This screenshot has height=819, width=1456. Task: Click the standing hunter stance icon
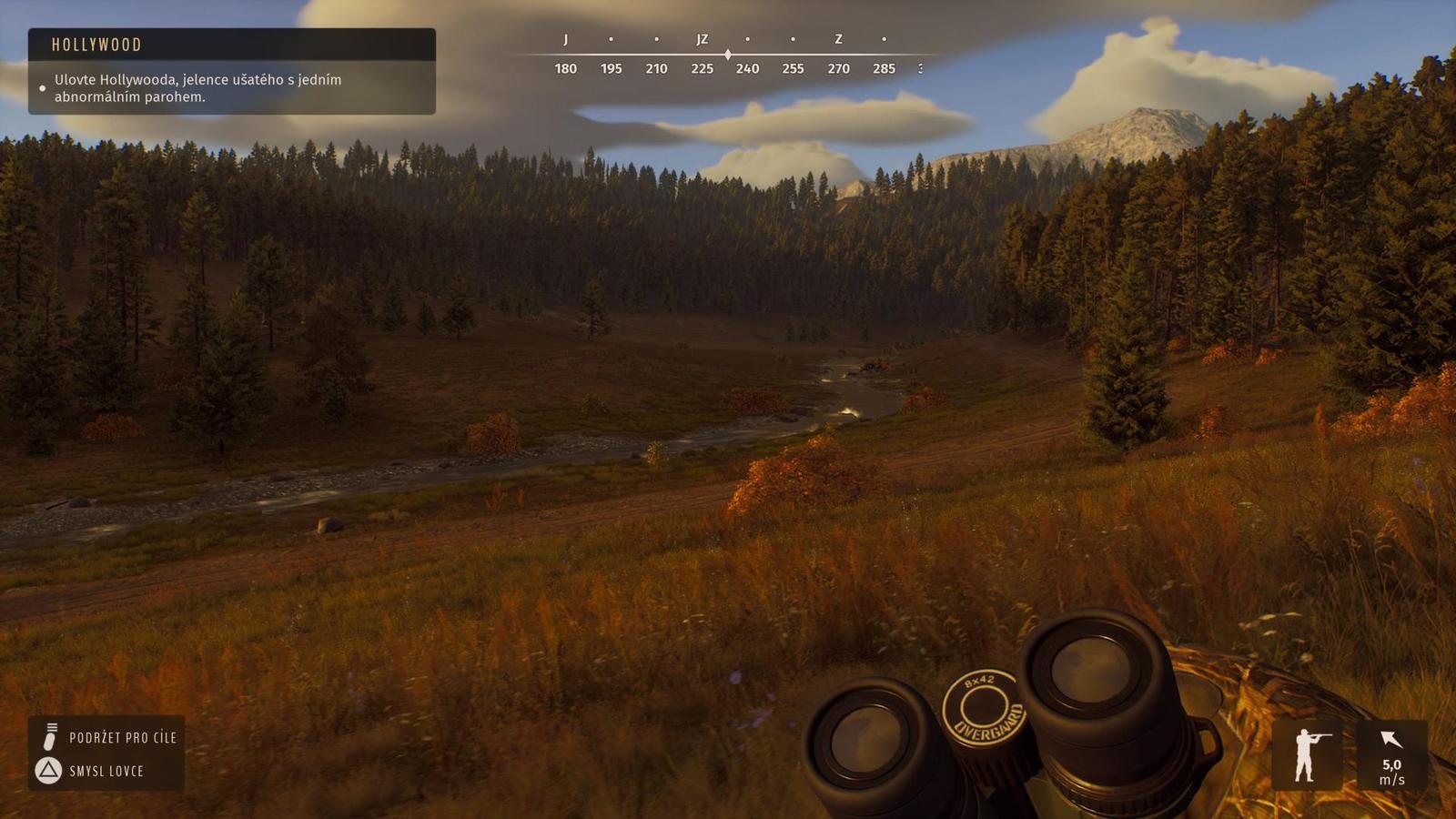point(1308,754)
